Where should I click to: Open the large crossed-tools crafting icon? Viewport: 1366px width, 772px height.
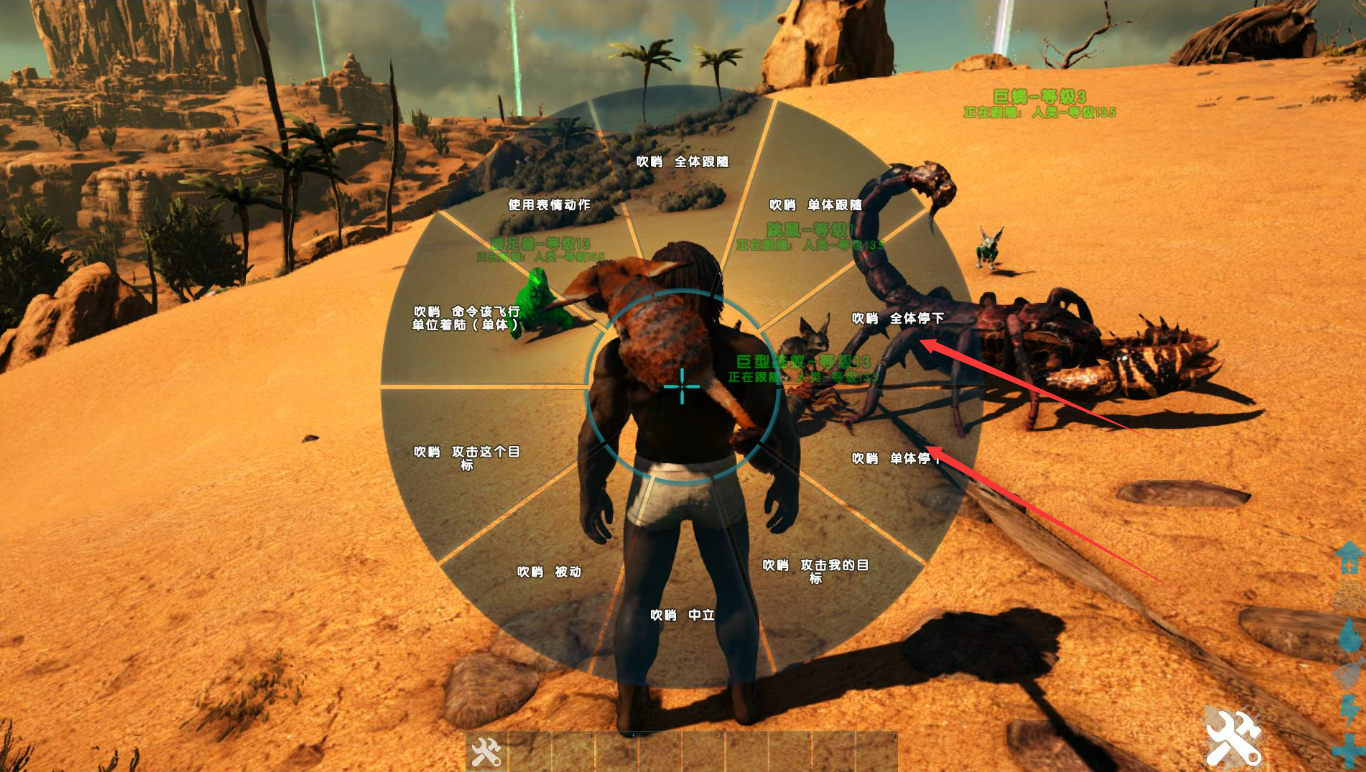pos(1233,739)
